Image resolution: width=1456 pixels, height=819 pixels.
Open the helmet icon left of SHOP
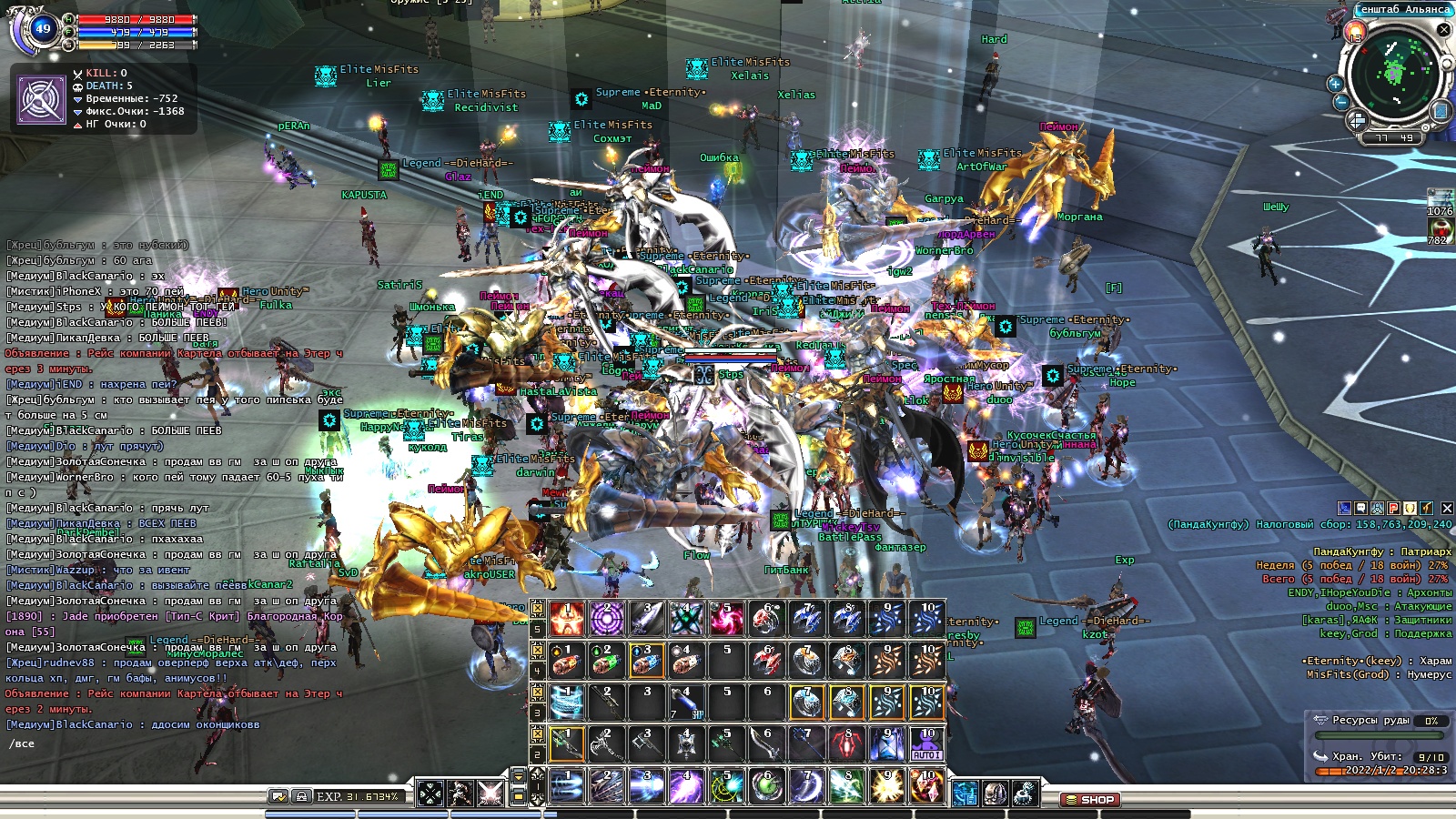[995, 794]
